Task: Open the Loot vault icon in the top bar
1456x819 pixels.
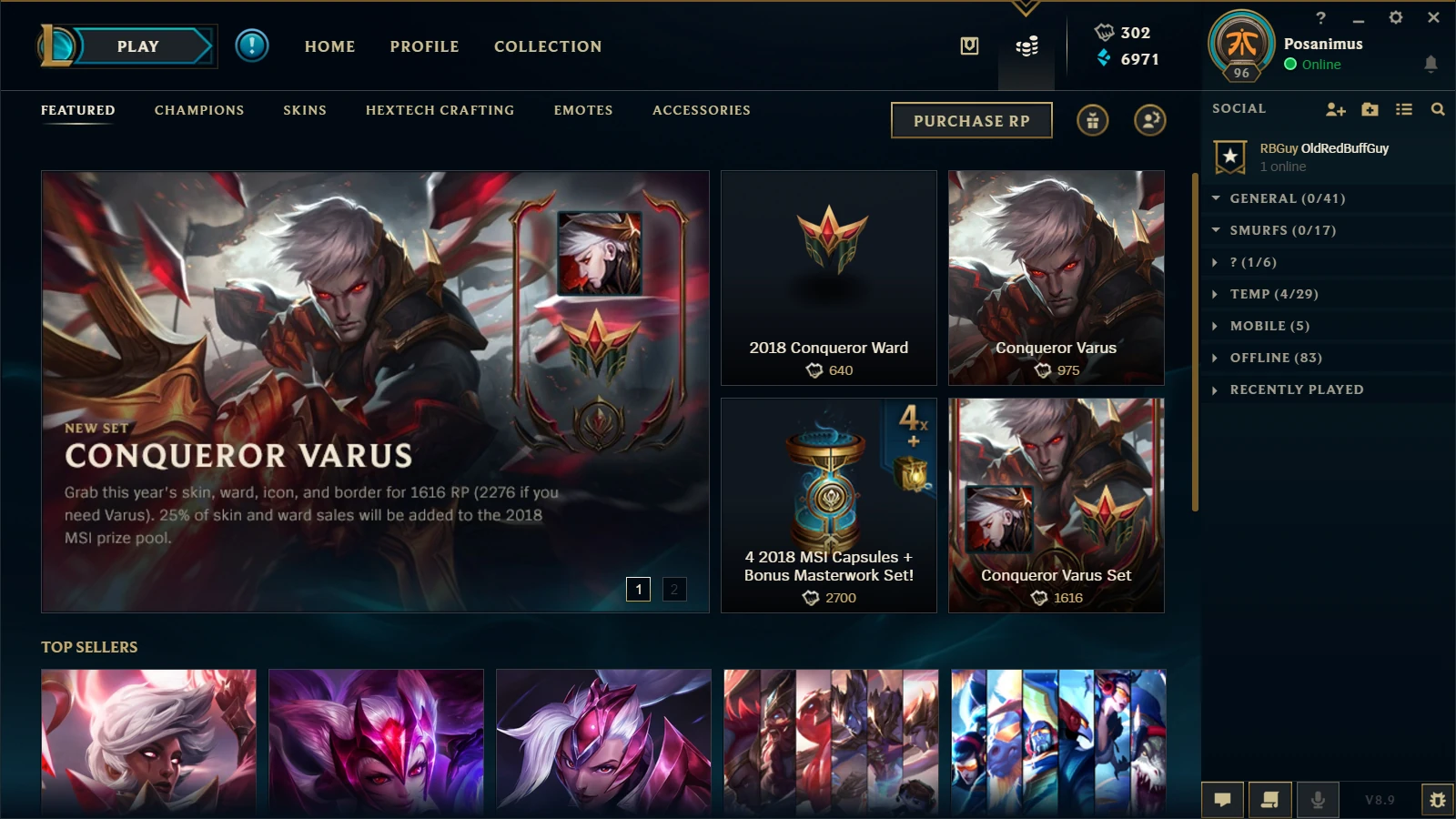Action: 968,45
